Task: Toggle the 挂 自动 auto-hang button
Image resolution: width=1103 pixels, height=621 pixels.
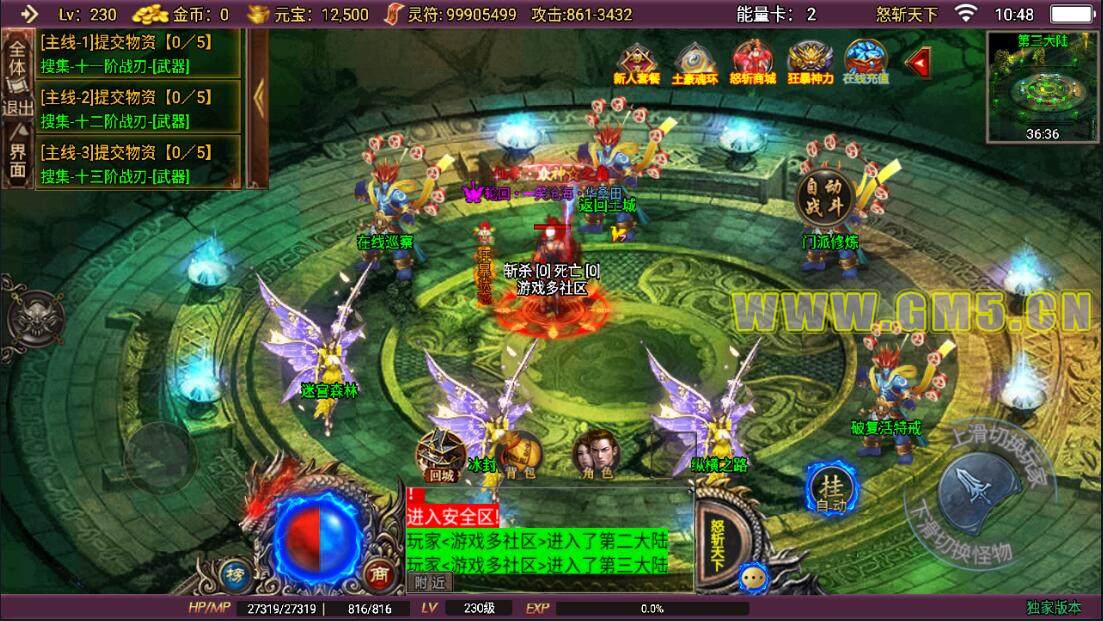Action: coord(832,489)
